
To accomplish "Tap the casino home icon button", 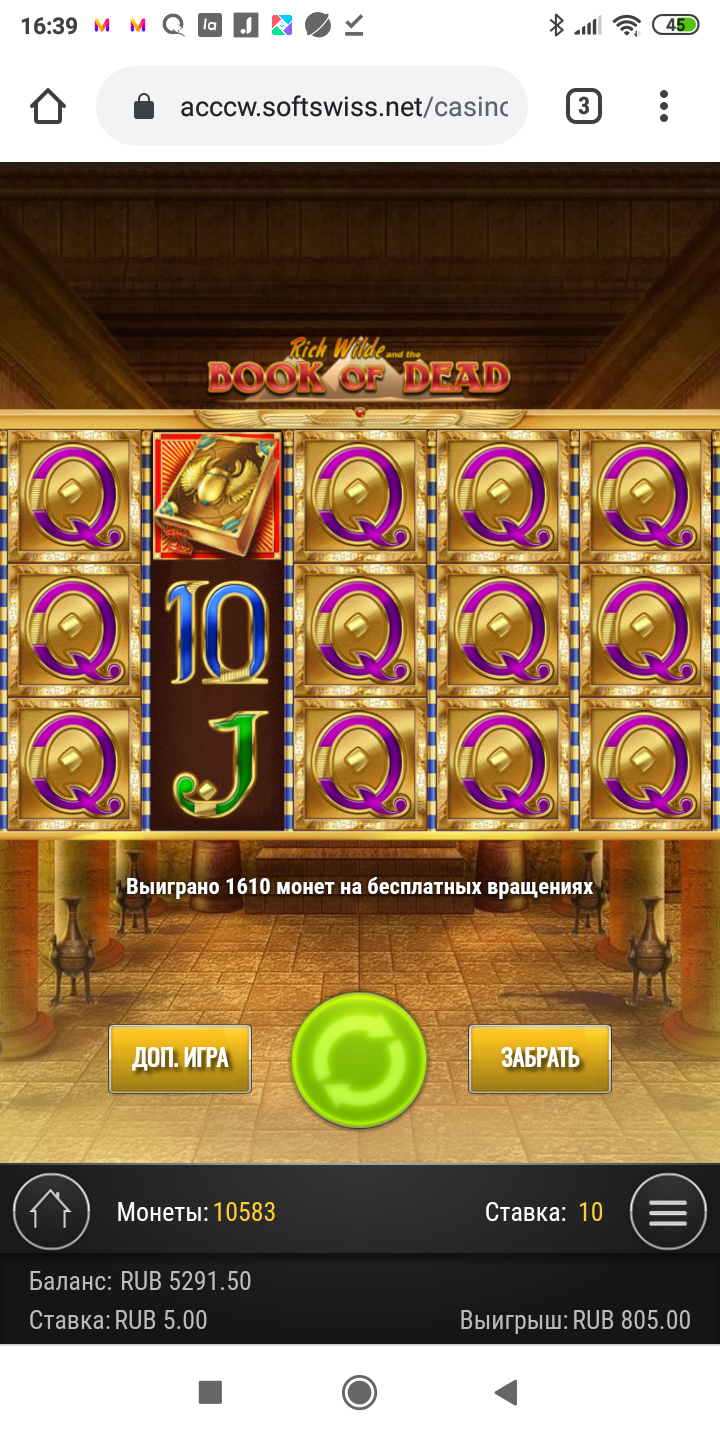I will point(51,1212).
